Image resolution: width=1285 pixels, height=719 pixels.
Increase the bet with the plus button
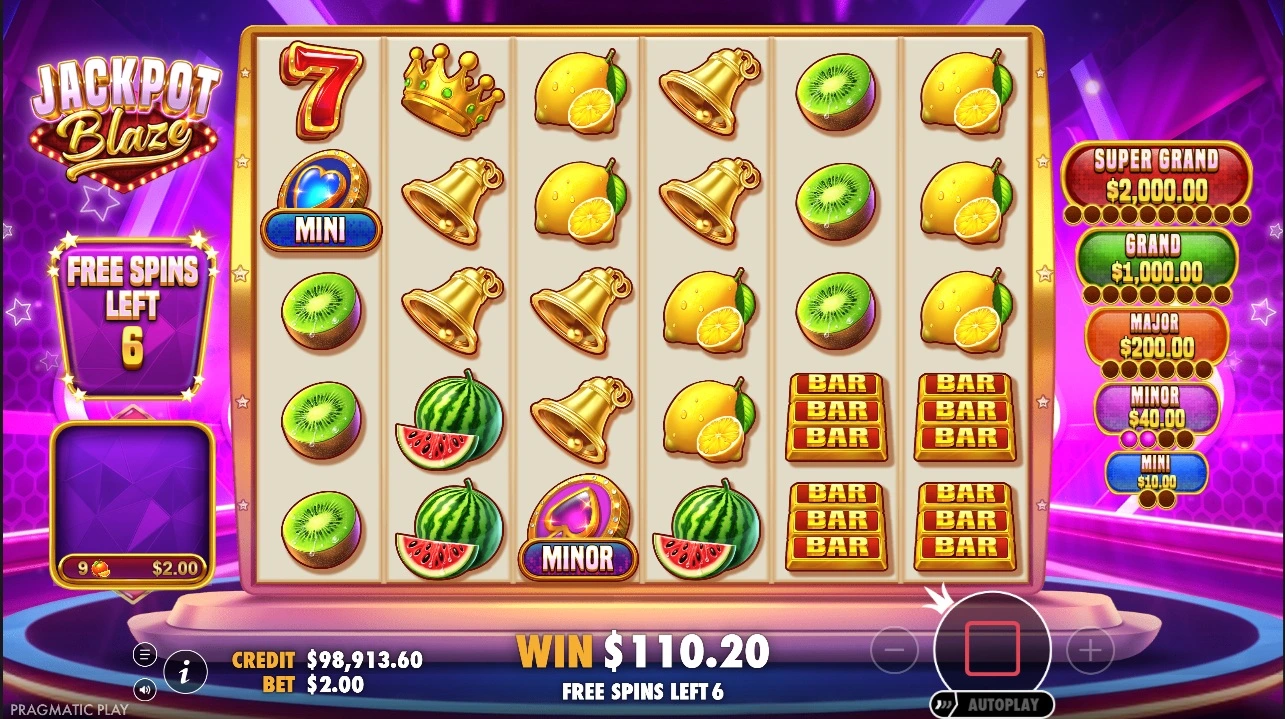pyautogui.click(x=1090, y=651)
